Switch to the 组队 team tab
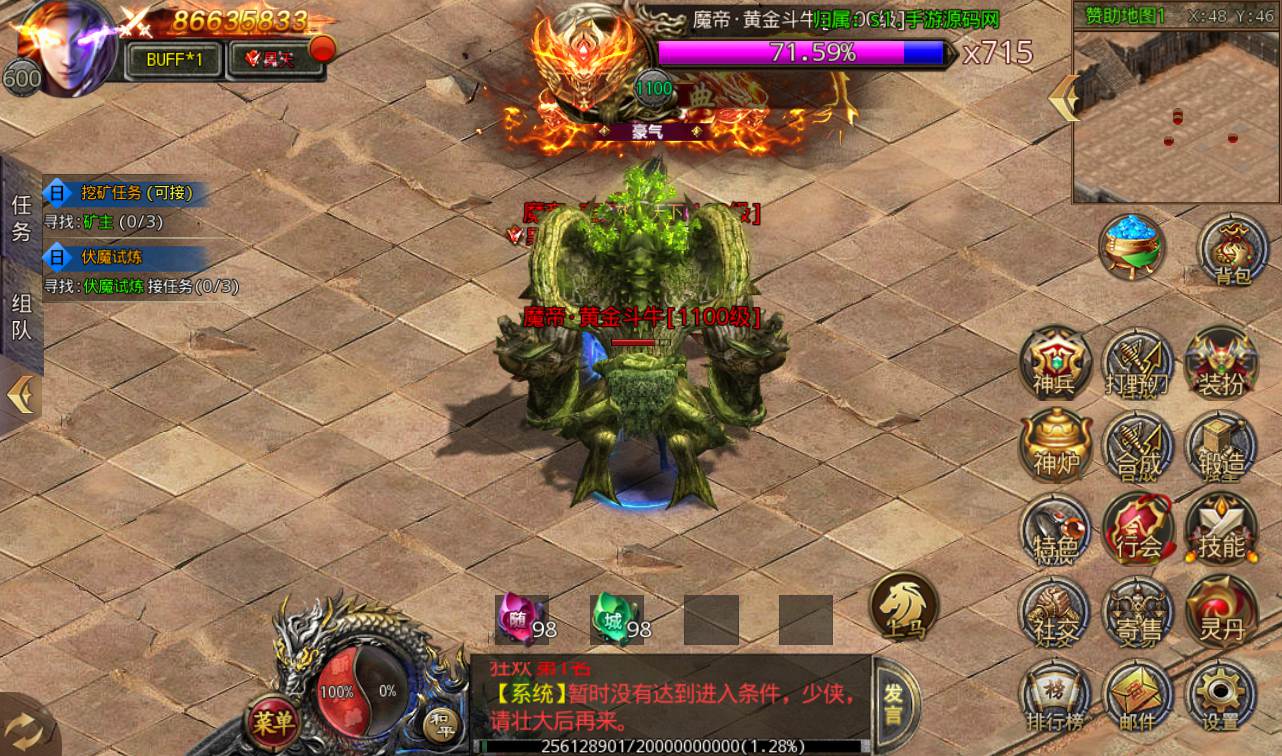 pyautogui.click(x=21, y=317)
